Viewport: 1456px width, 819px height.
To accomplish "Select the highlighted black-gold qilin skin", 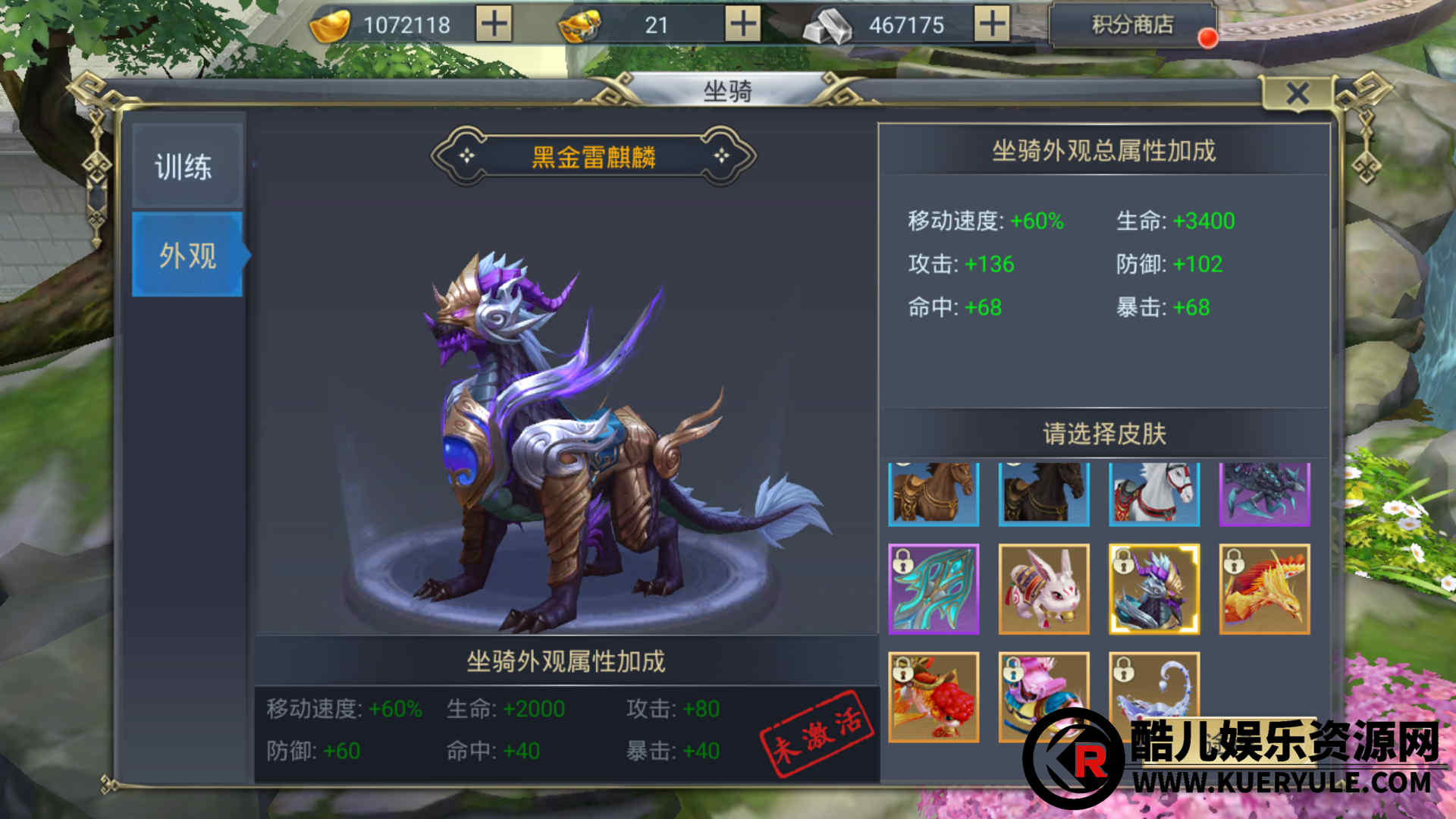I will (x=1154, y=589).
